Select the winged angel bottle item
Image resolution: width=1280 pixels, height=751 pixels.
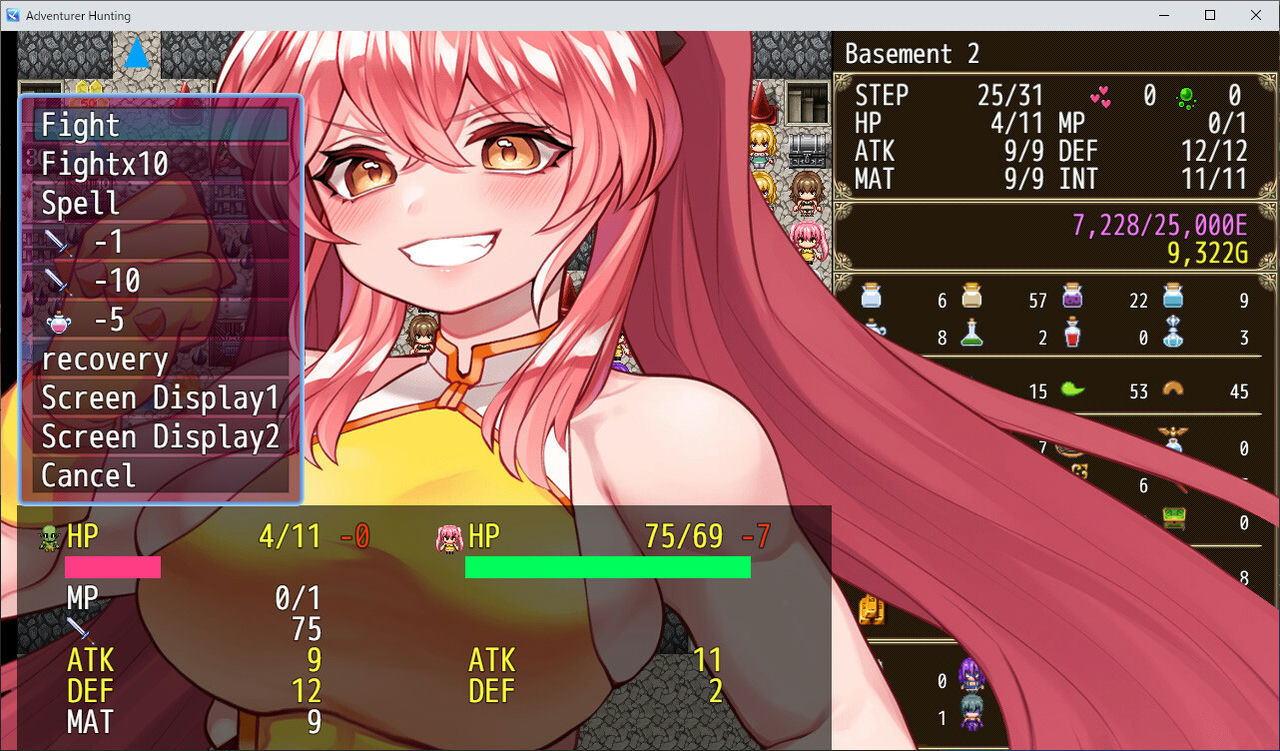[1172, 440]
